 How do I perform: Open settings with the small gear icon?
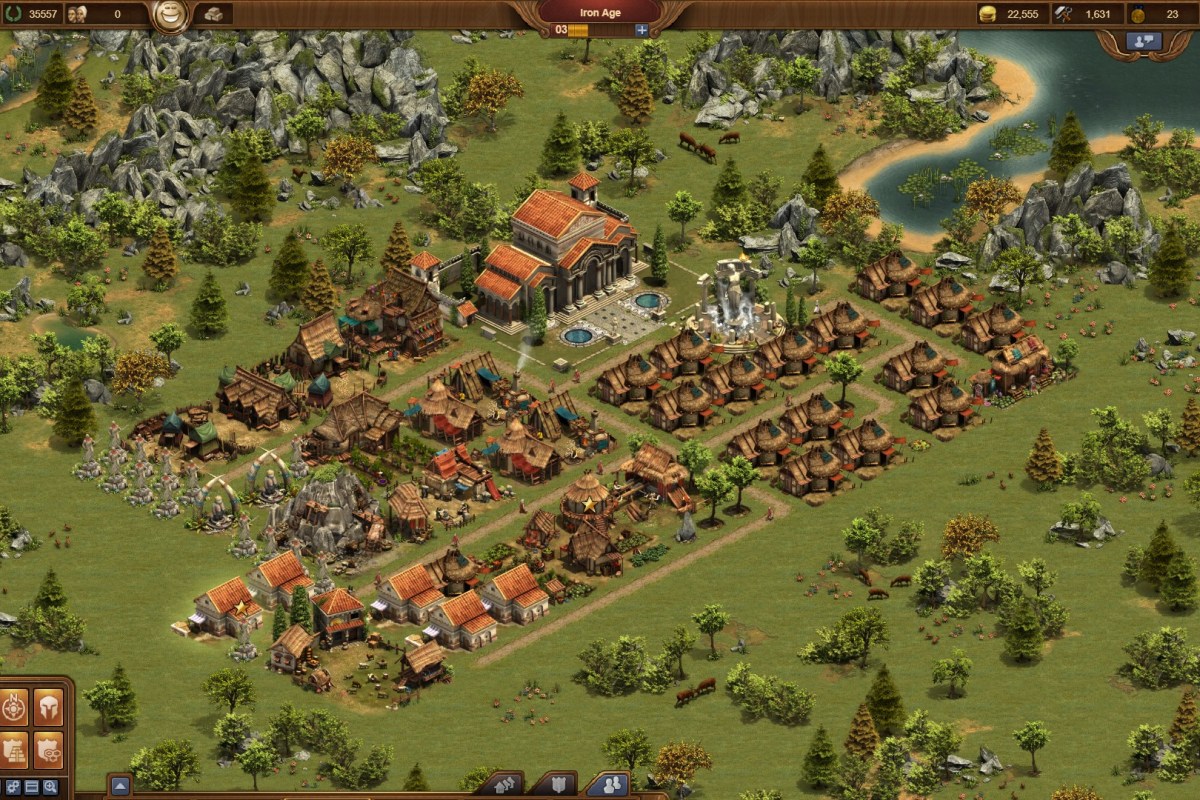[x=12, y=787]
